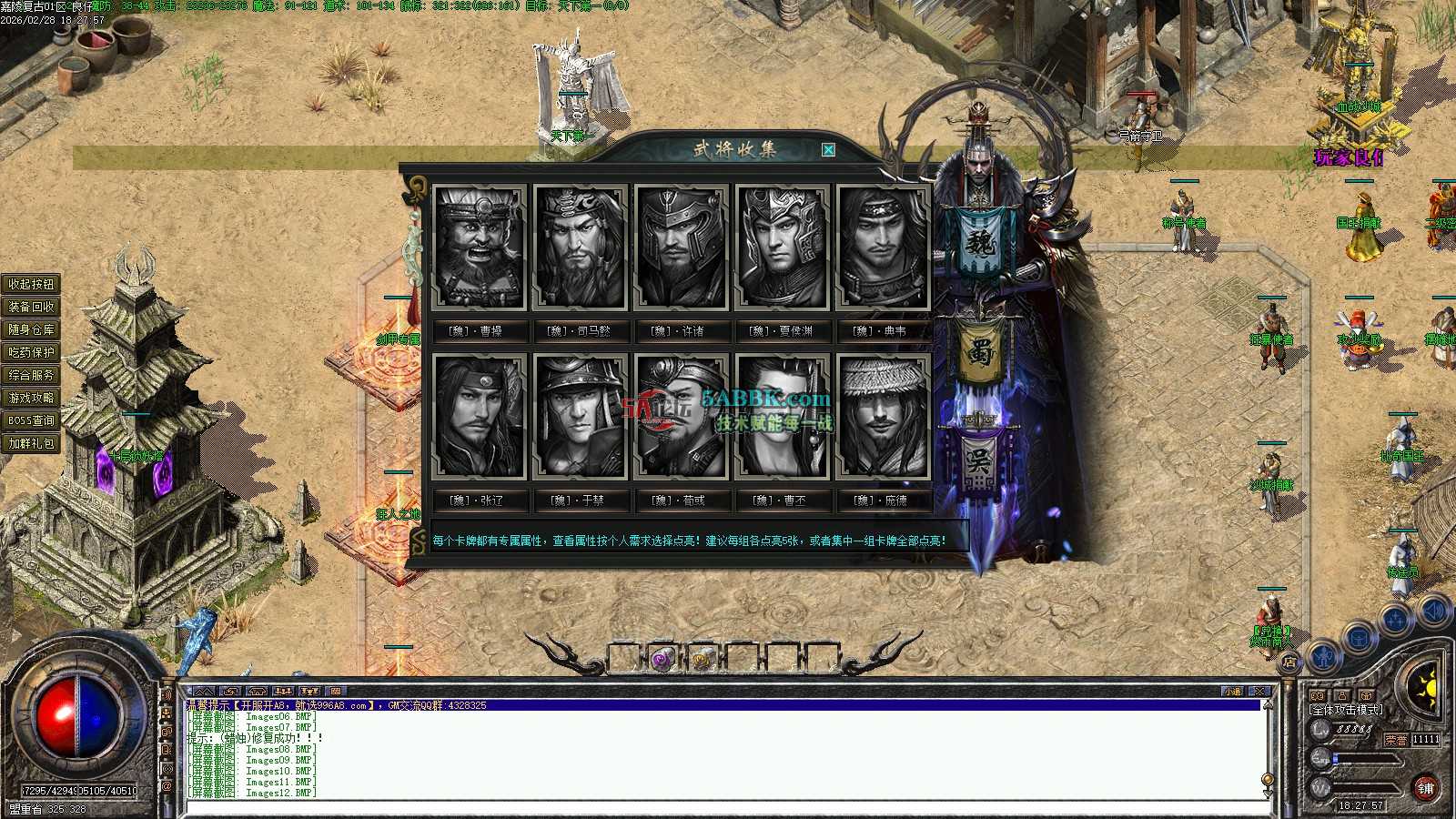The image size is (1456, 819).
Task: Open the 综合服务 services menu
Action: pos(32,375)
